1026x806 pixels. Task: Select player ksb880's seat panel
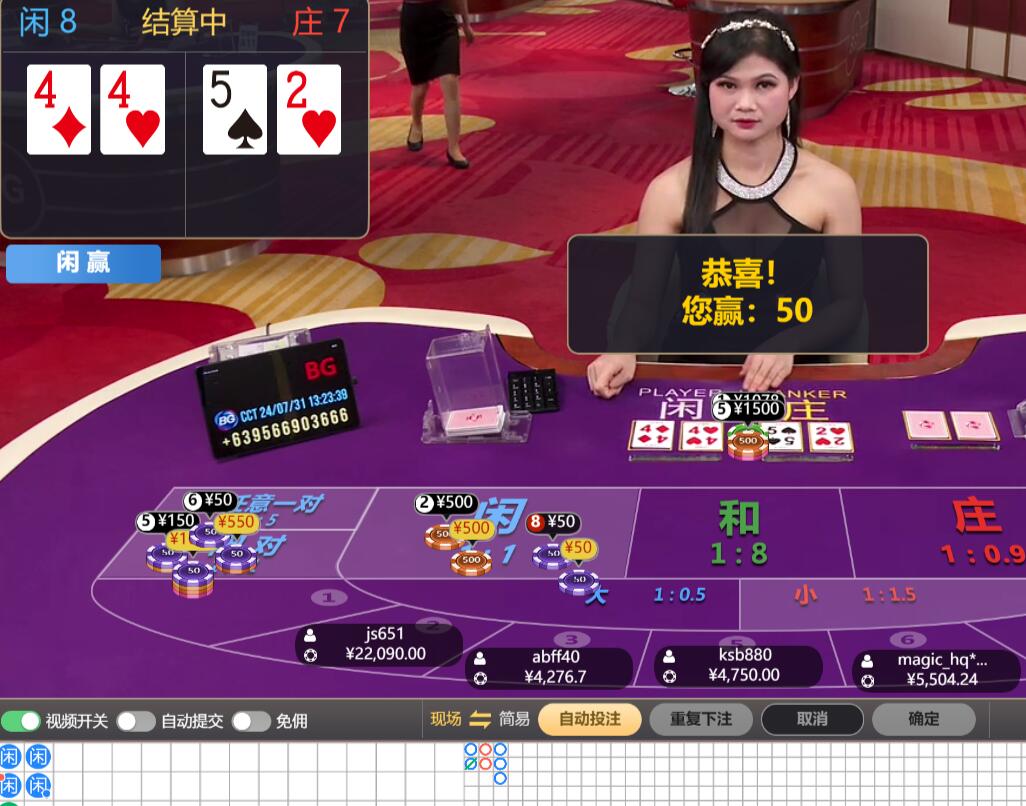click(738, 665)
